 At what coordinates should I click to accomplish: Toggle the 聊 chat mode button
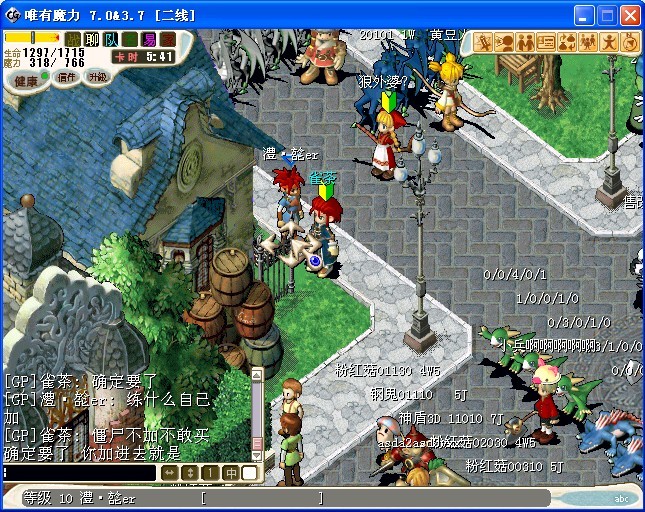click(x=93, y=39)
